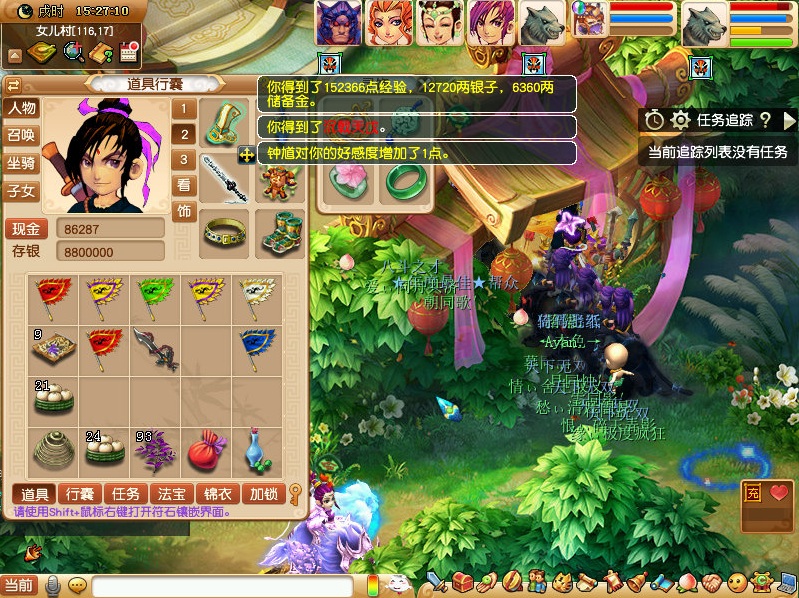The width and height of the screenshot is (799, 598).
Task: Open the world map magnifier icon
Action: [x=73, y=52]
